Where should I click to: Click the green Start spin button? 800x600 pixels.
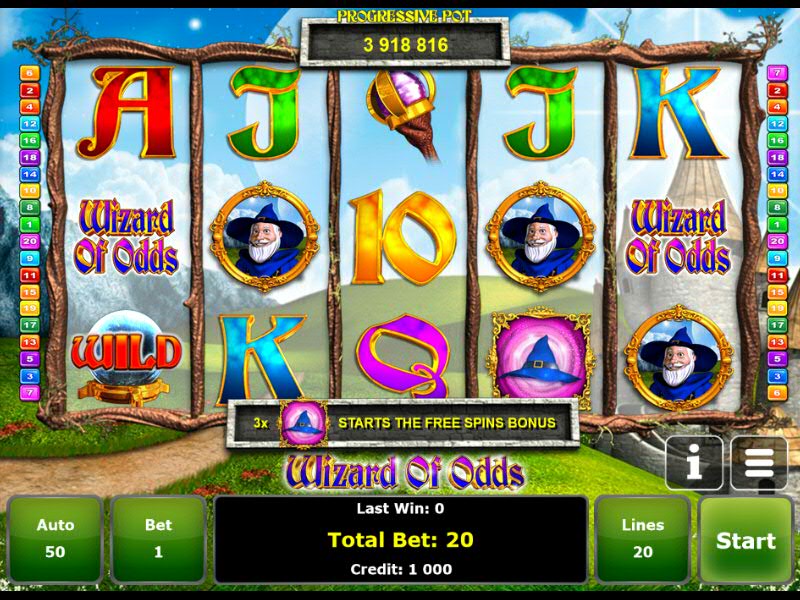click(745, 540)
